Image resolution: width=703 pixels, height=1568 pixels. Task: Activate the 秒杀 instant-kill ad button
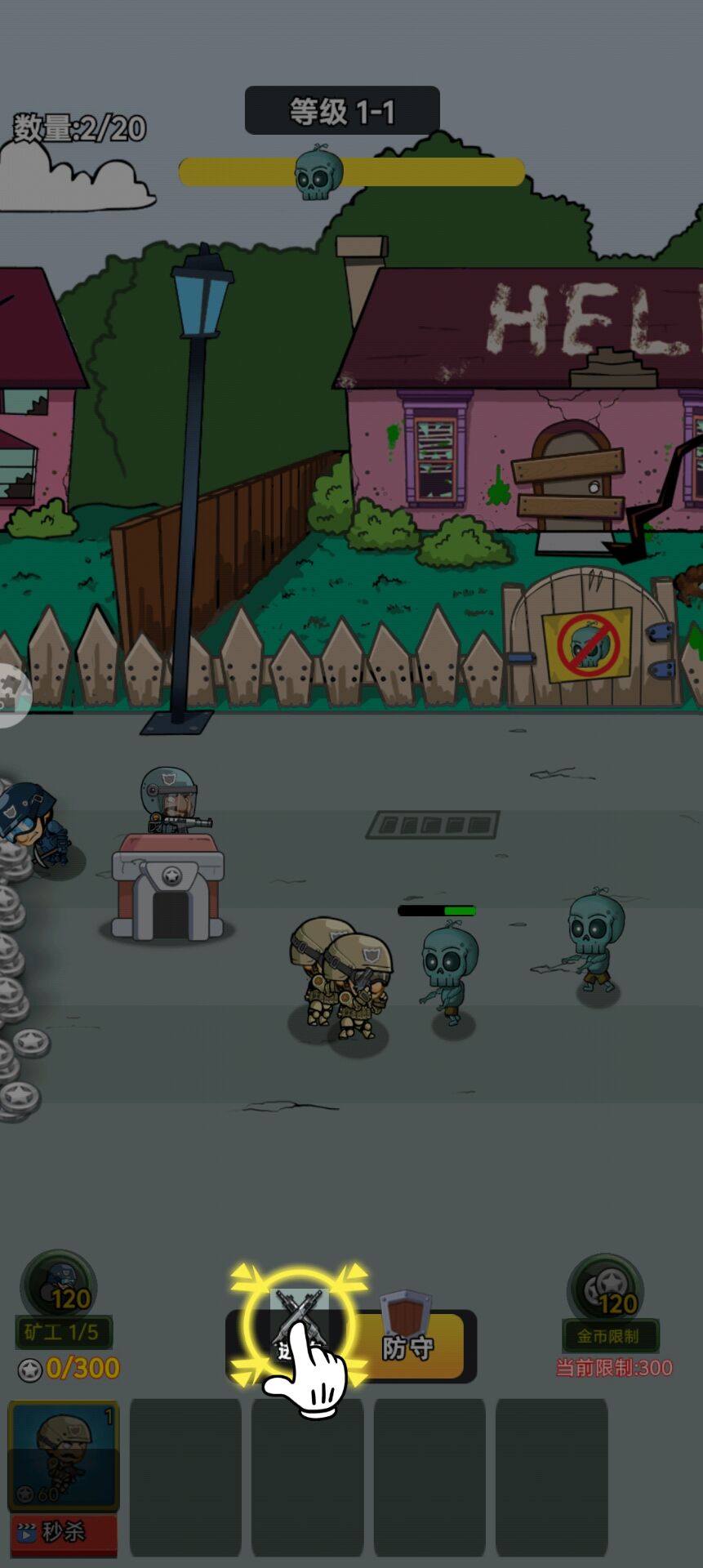[x=63, y=1532]
